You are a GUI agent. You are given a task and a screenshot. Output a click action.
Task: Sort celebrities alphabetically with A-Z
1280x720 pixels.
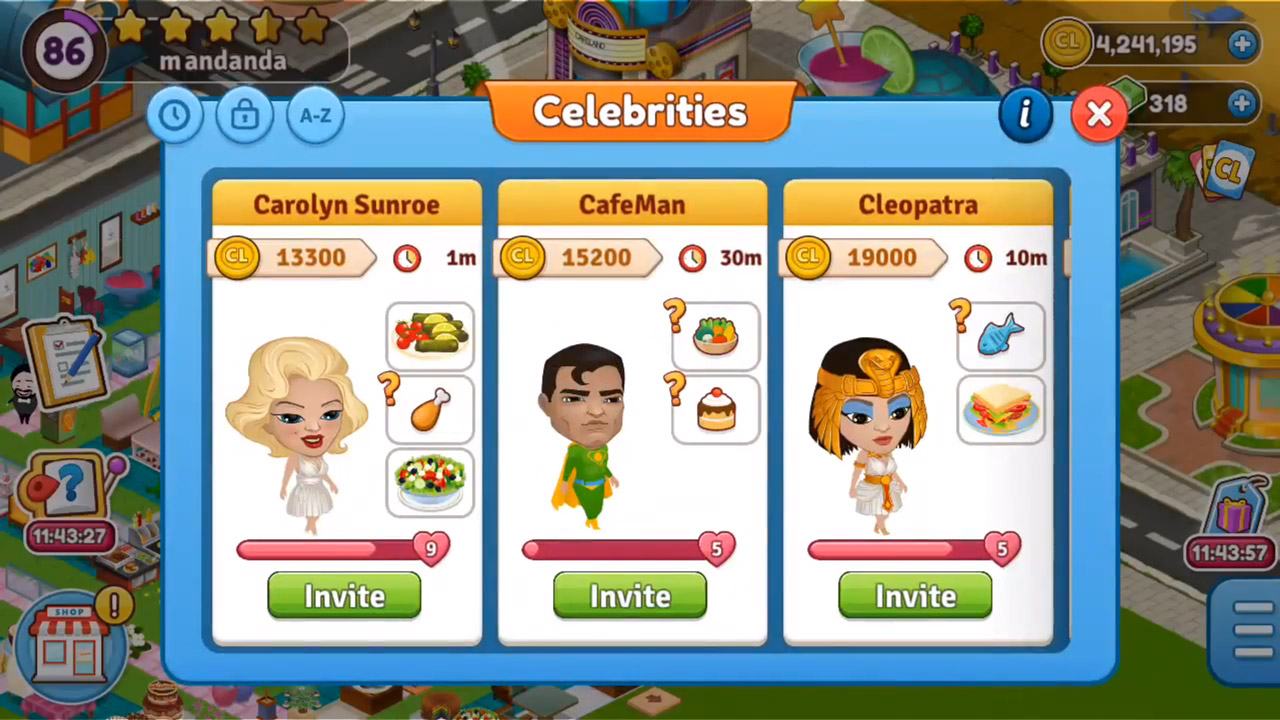[x=315, y=115]
